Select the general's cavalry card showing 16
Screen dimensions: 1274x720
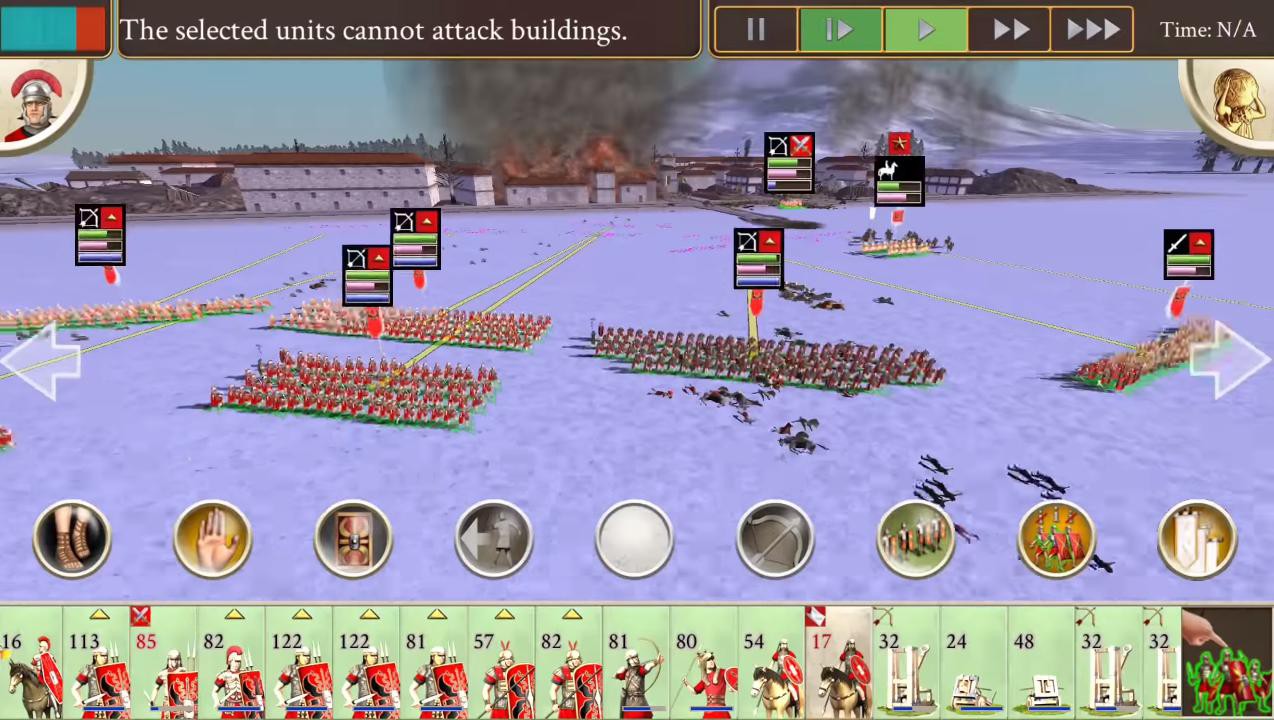[30, 664]
